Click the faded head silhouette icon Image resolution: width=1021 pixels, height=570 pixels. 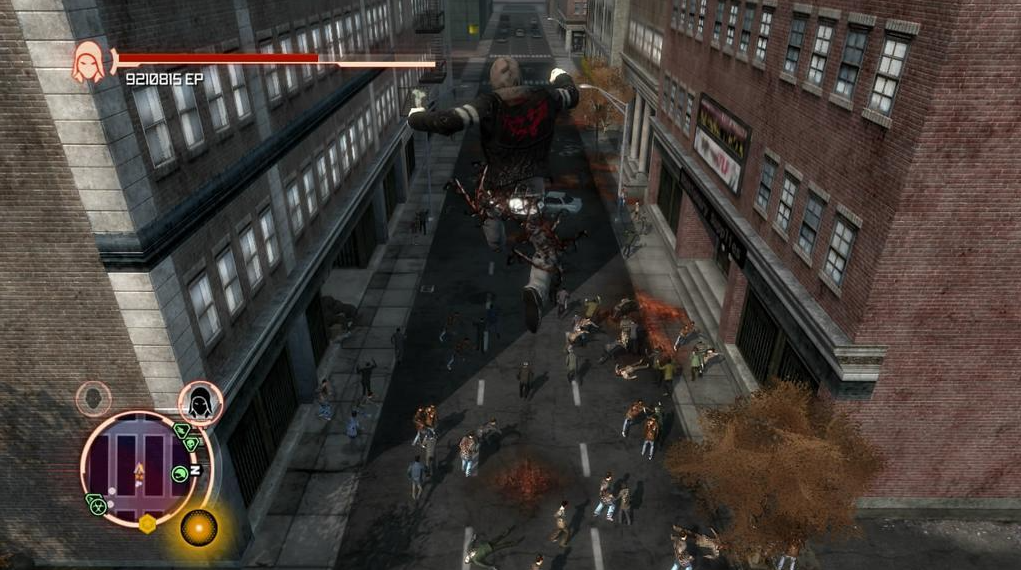[94, 398]
